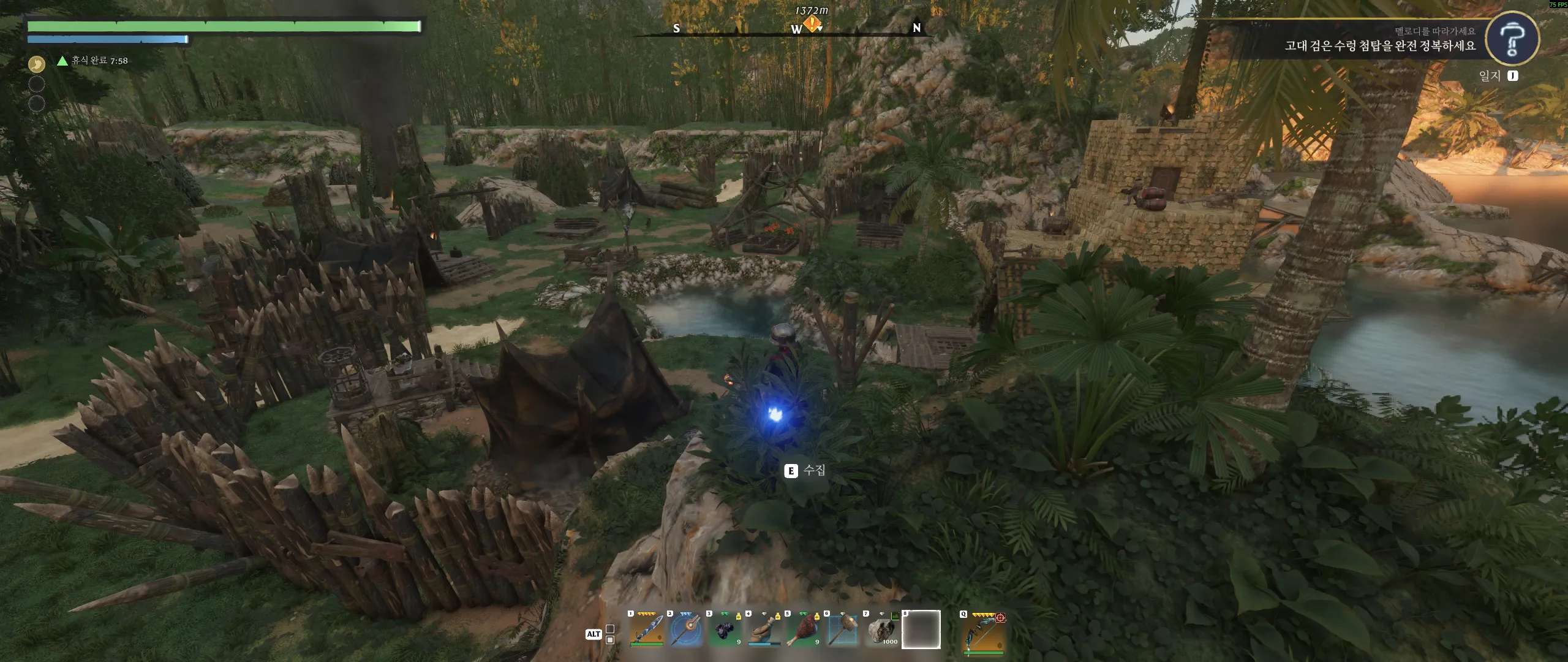Click the rested buff 휴식 완료 status
The width and height of the screenshot is (1568, 662).
(93, 61)
